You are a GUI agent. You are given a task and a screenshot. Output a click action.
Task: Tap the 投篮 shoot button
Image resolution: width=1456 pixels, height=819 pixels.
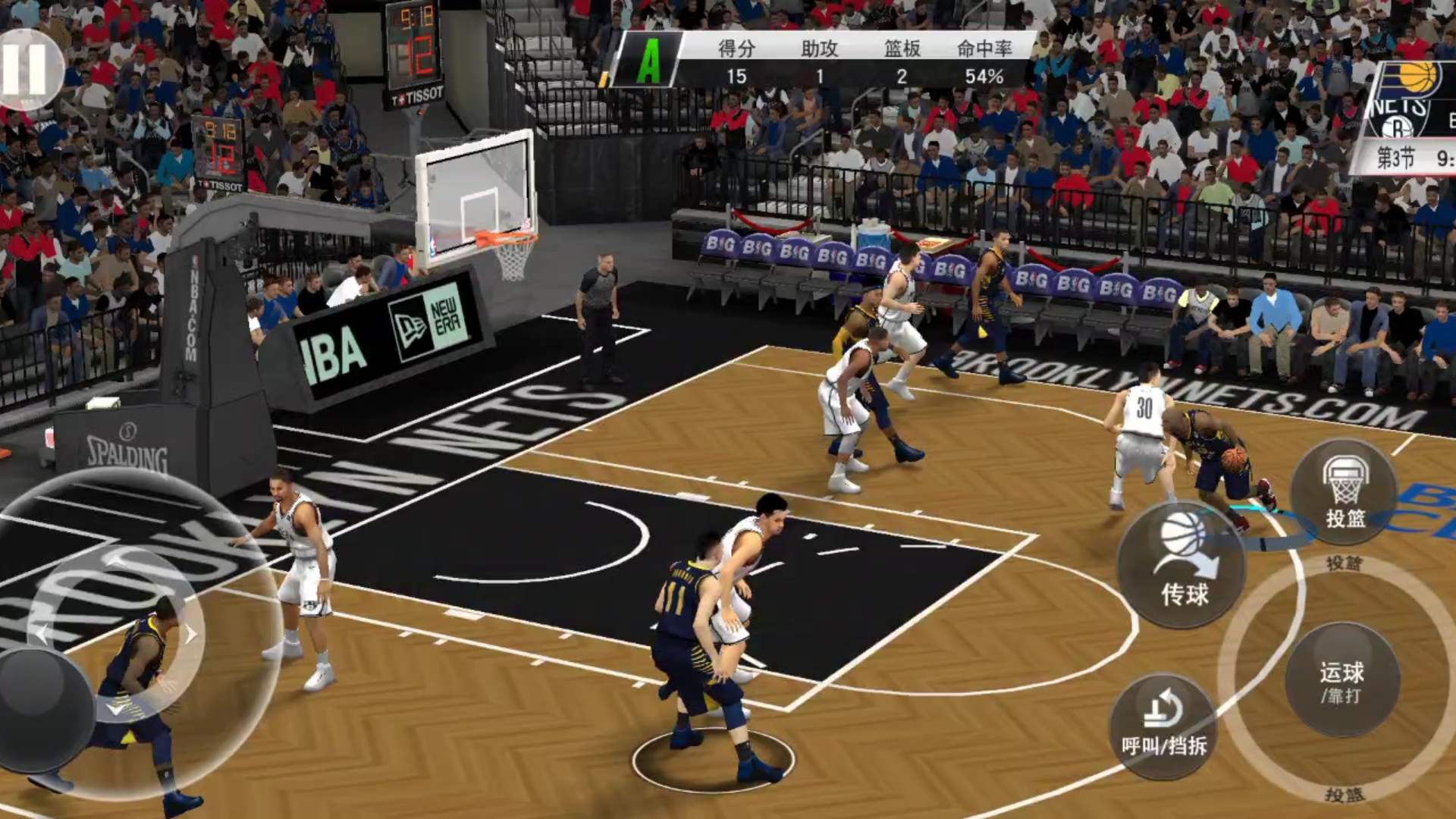[x=1345, y=492]
